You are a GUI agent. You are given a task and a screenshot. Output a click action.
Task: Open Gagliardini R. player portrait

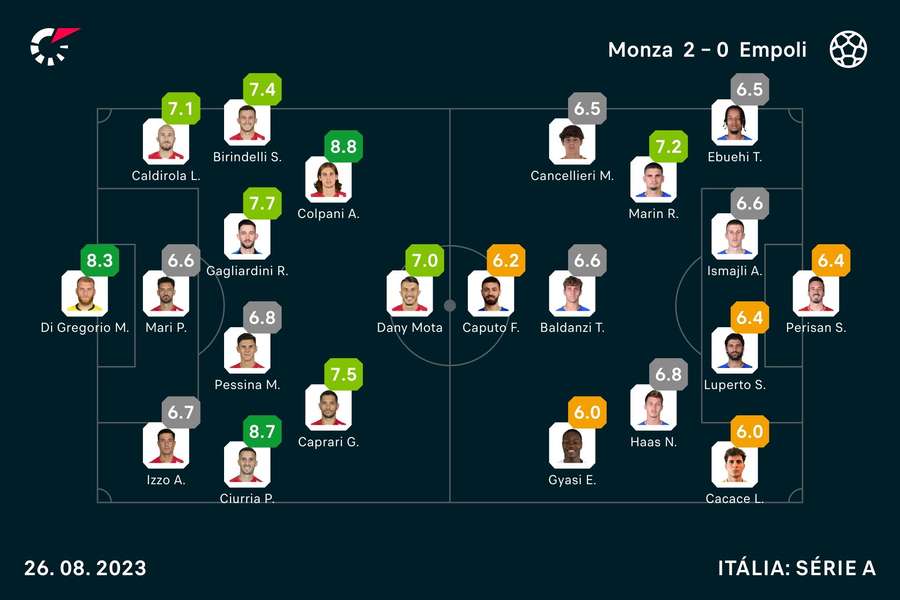tap(247, 236)
